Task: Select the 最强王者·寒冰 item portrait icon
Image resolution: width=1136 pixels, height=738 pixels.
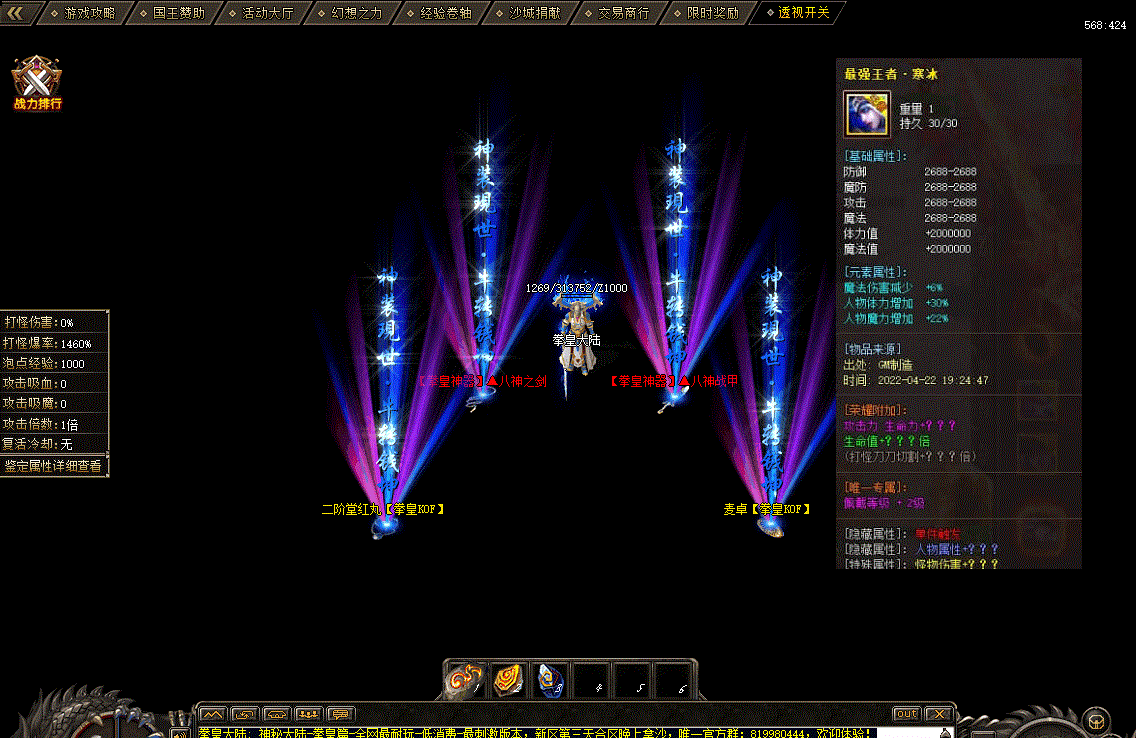Action: pos(867,114)
